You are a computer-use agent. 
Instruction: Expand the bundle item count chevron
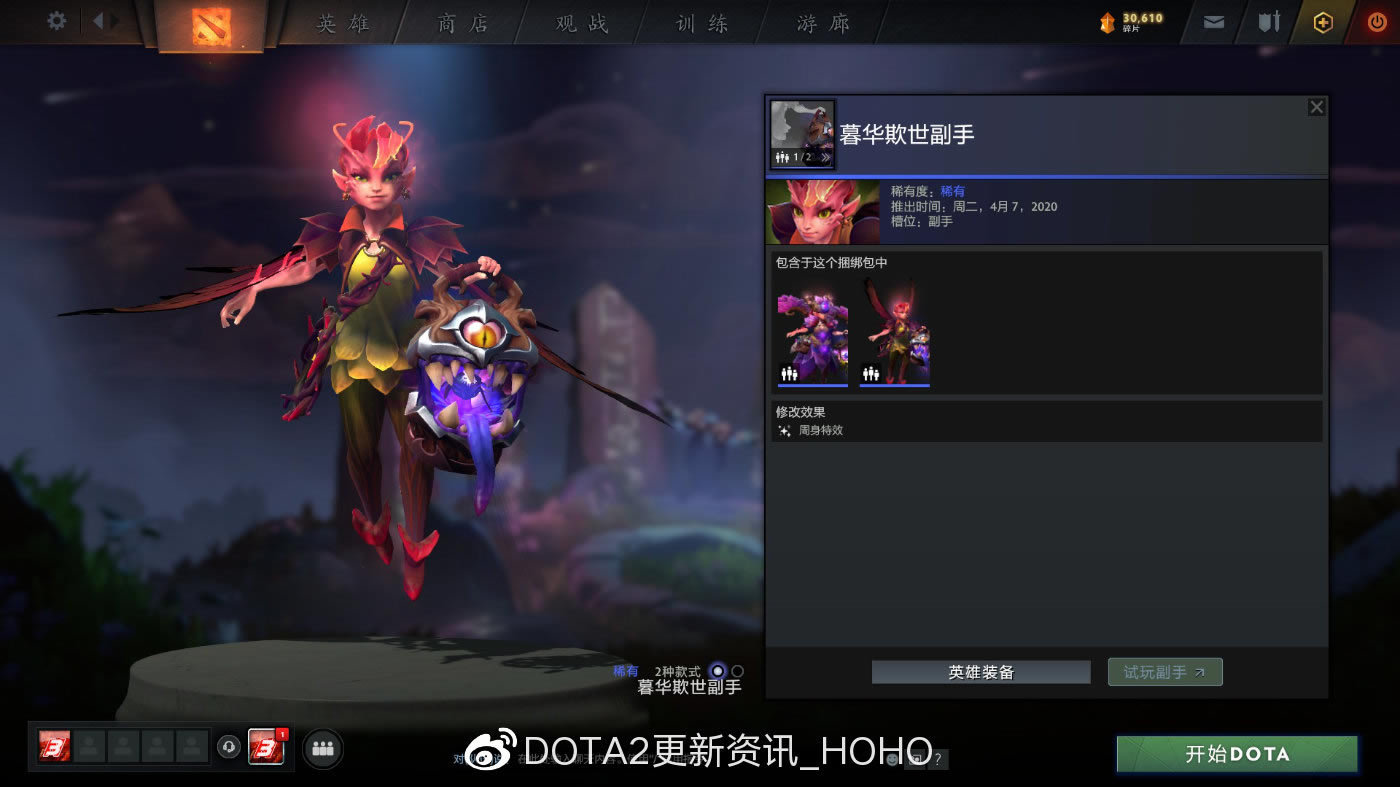click(x=826, y=158)
